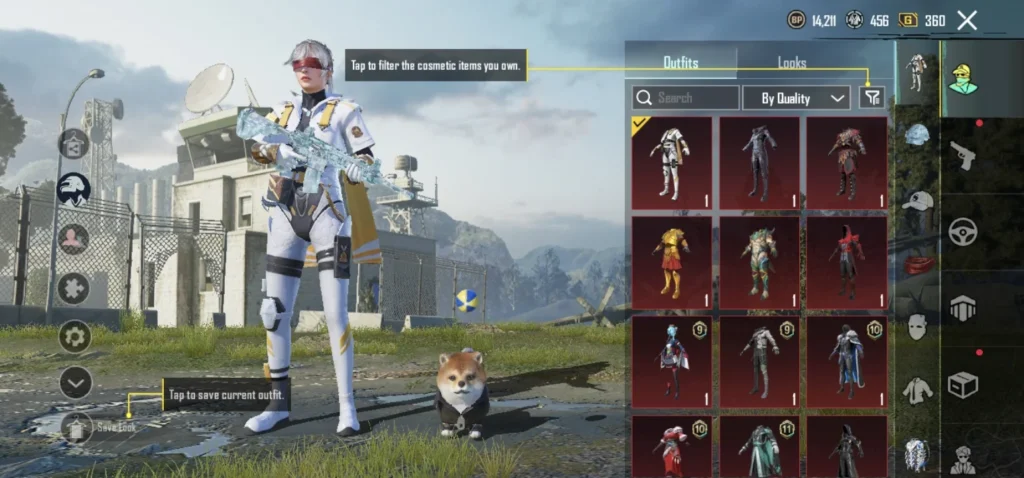The height and width of the screenshot is (478, 1024).
Task: Switch to the Looks tab
Action: point(792,63)
